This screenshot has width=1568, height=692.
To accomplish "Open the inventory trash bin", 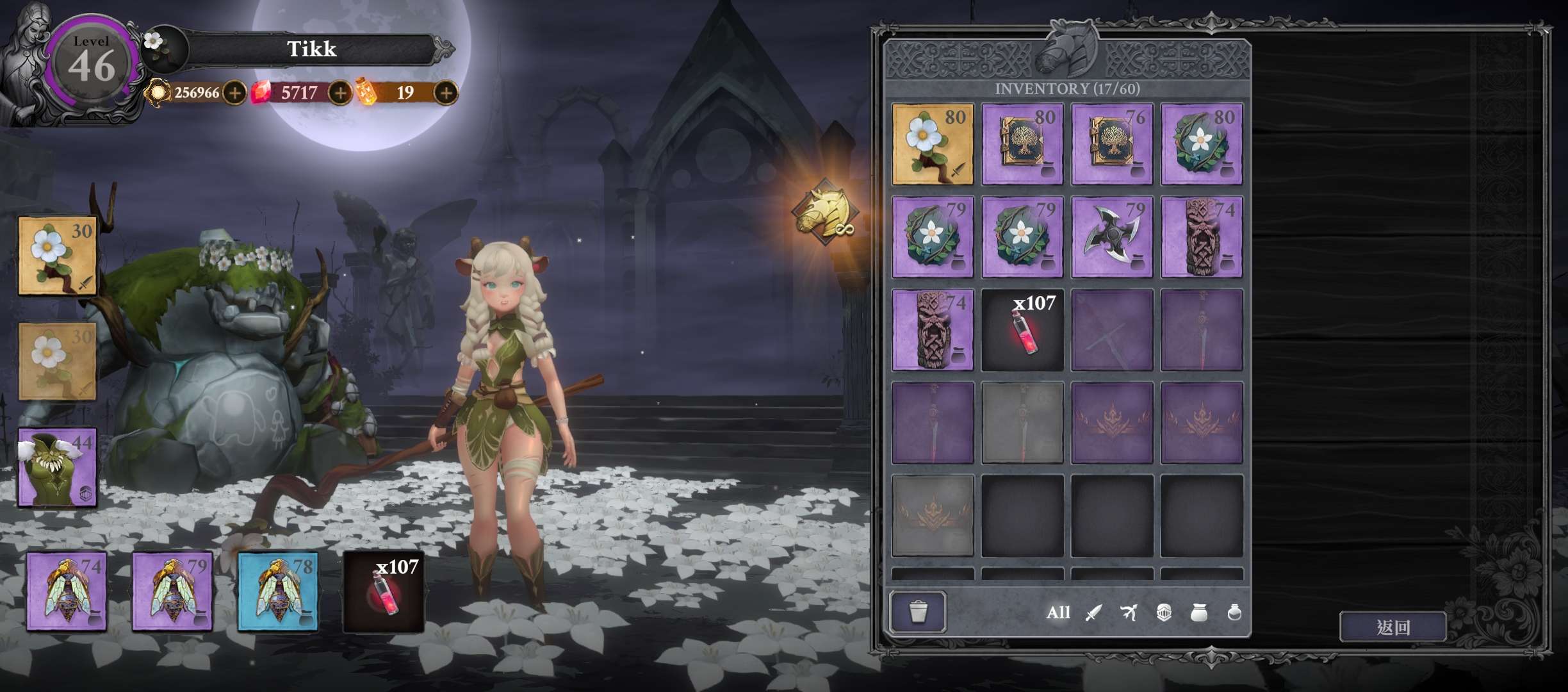I will pos(917,612).
